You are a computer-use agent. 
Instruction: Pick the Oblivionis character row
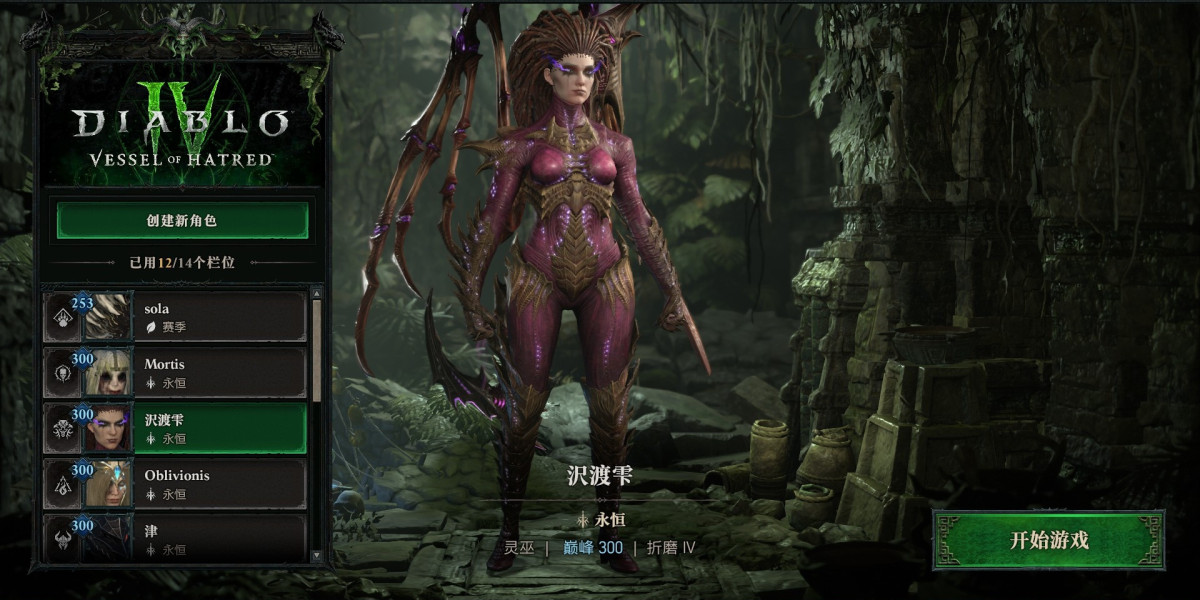175,484
